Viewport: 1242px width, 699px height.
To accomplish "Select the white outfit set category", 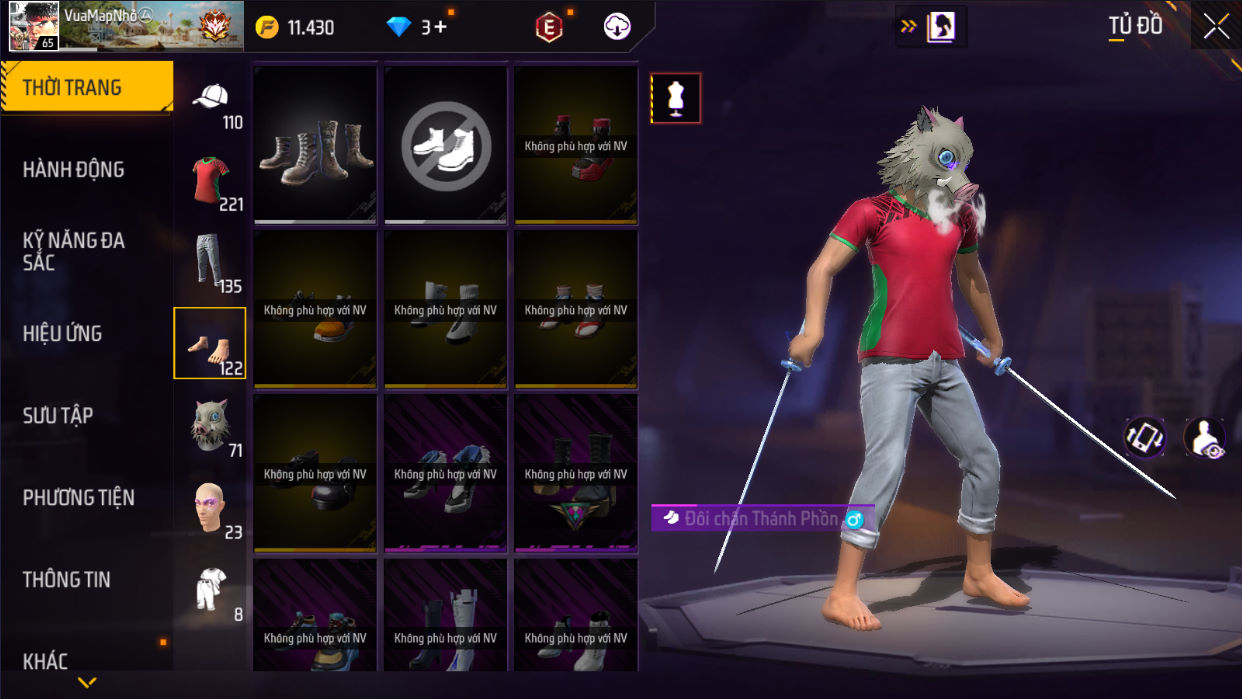I will (x=210, y=590).
